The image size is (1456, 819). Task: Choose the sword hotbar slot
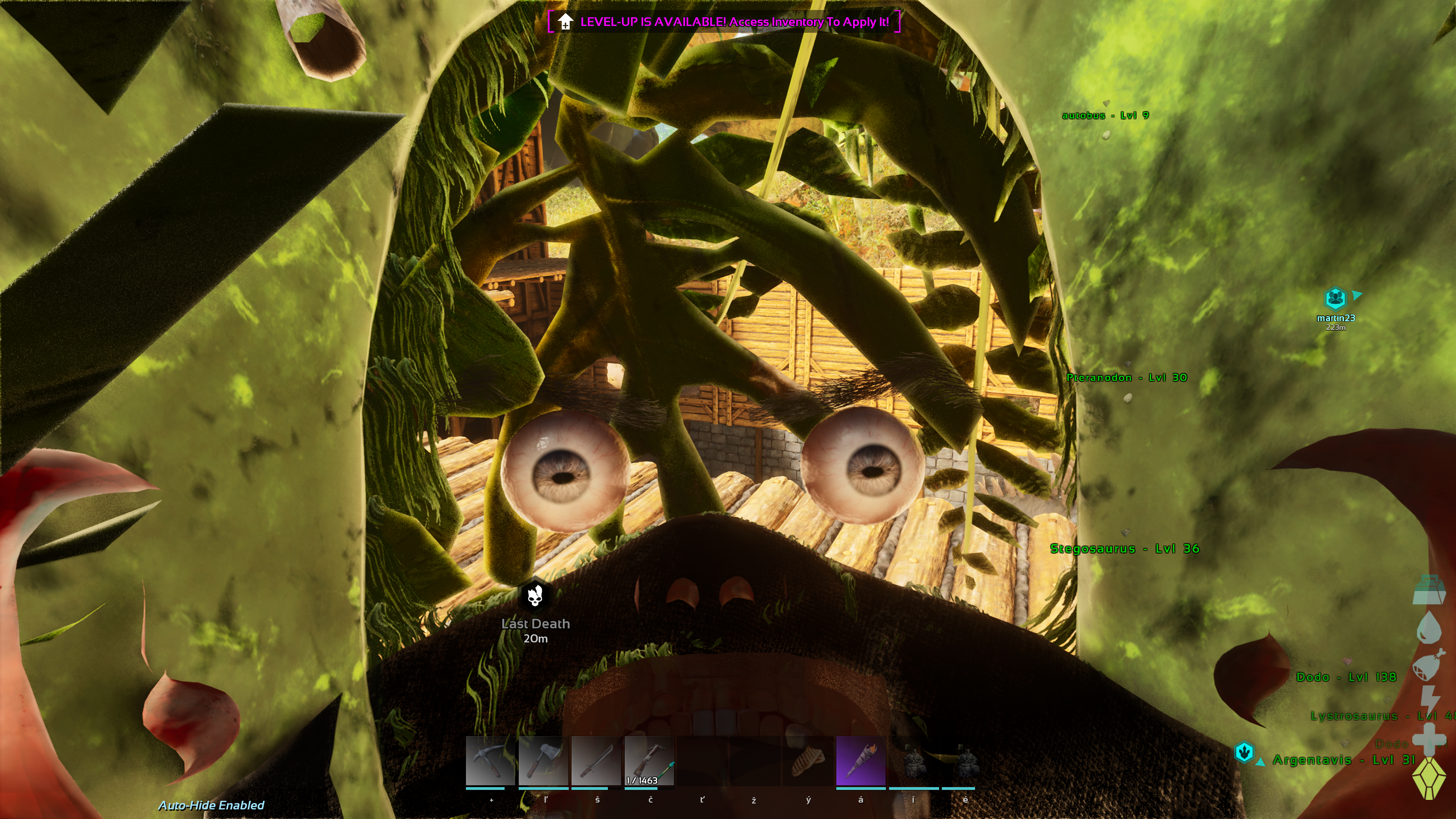[596, 761]
